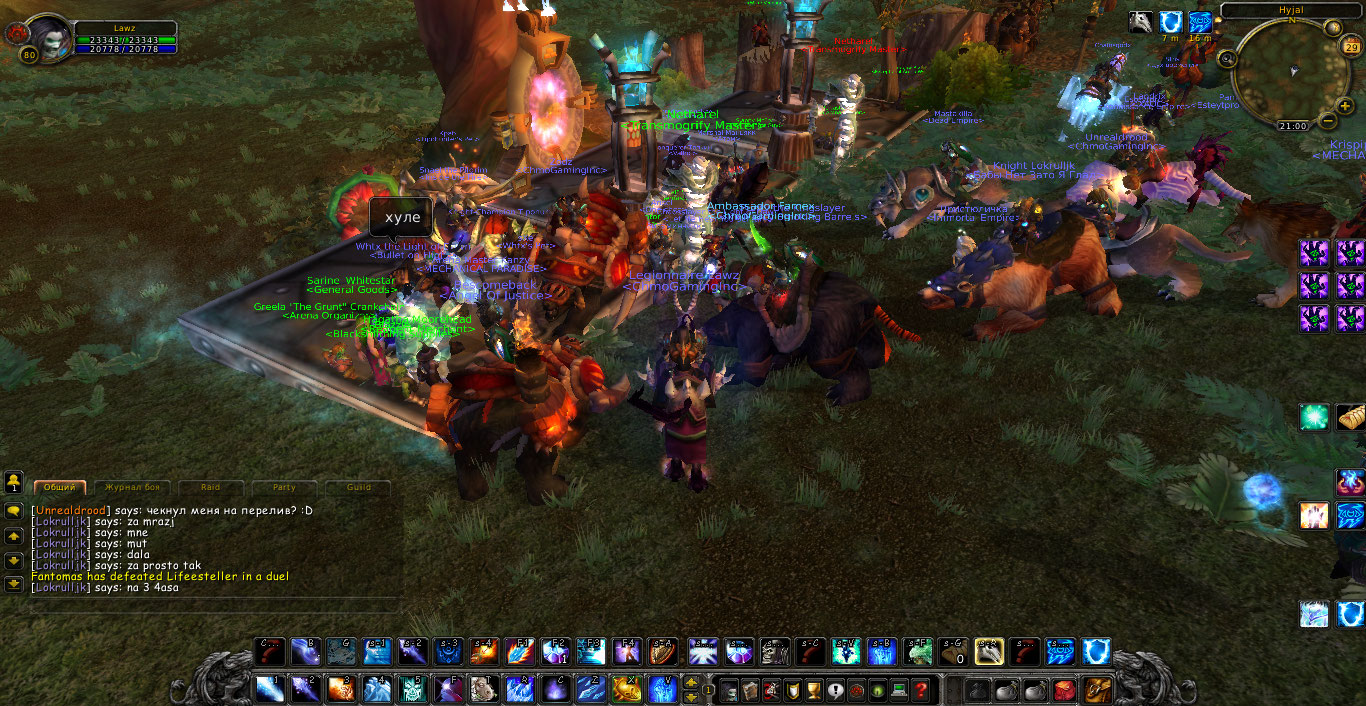Zoom out the minimap with minus button
1366x706 pixels.
1328,121
